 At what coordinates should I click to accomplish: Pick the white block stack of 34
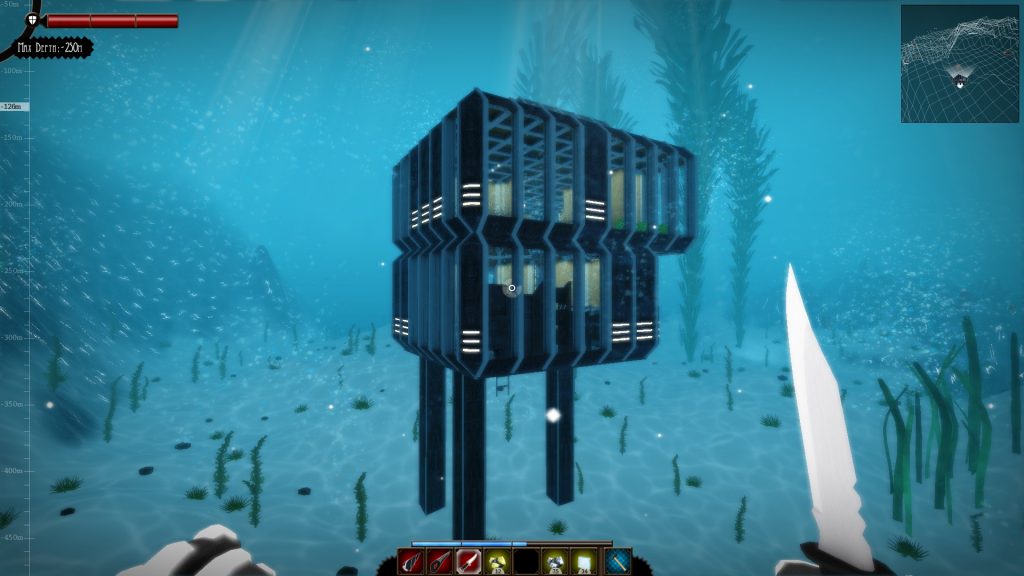[x=584, y=562]
